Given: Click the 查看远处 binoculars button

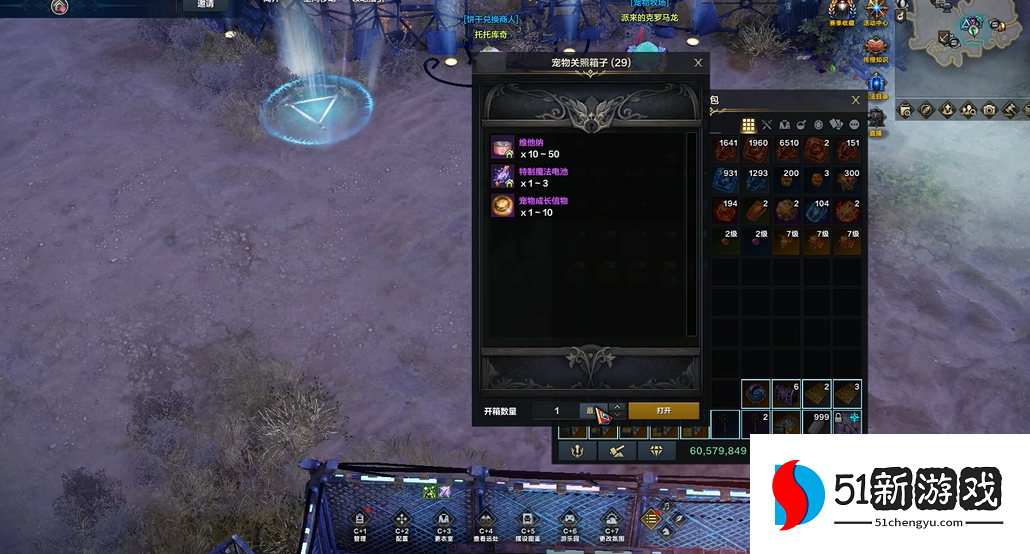Looking at the screenshot, I should [485, 521].
